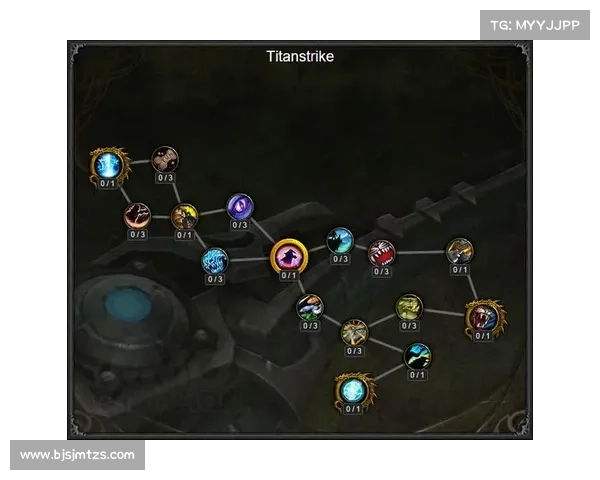Viewport: 600px width, 480px height.
Task: Choose the tan crossed-streaks trait node
Action: point(354,332)
